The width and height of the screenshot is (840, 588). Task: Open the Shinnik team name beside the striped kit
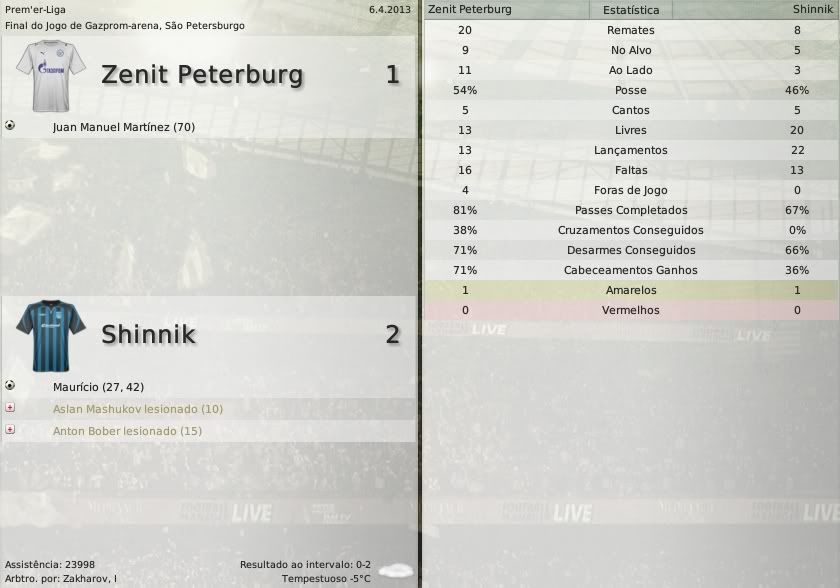pyautogui.click(x=148, y=334)
